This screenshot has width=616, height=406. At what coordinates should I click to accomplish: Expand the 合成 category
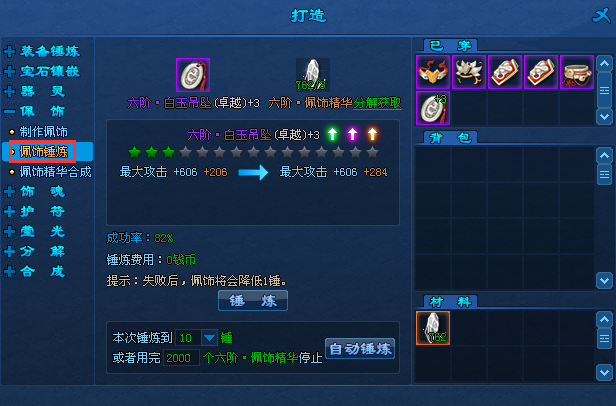pos(43,270)
